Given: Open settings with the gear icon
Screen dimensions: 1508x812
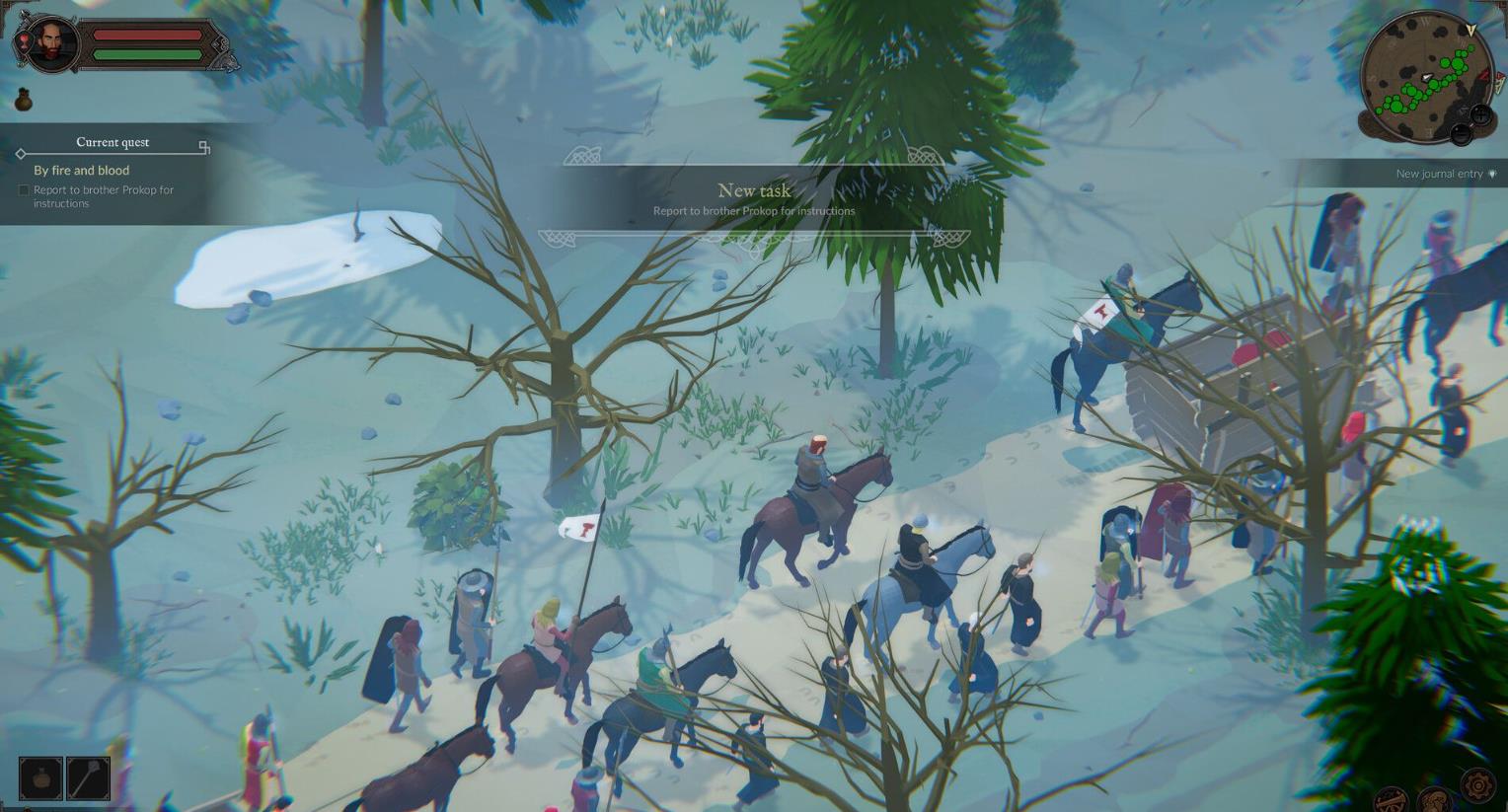Looking at the screenshot, I should (x=1477, y=786).
